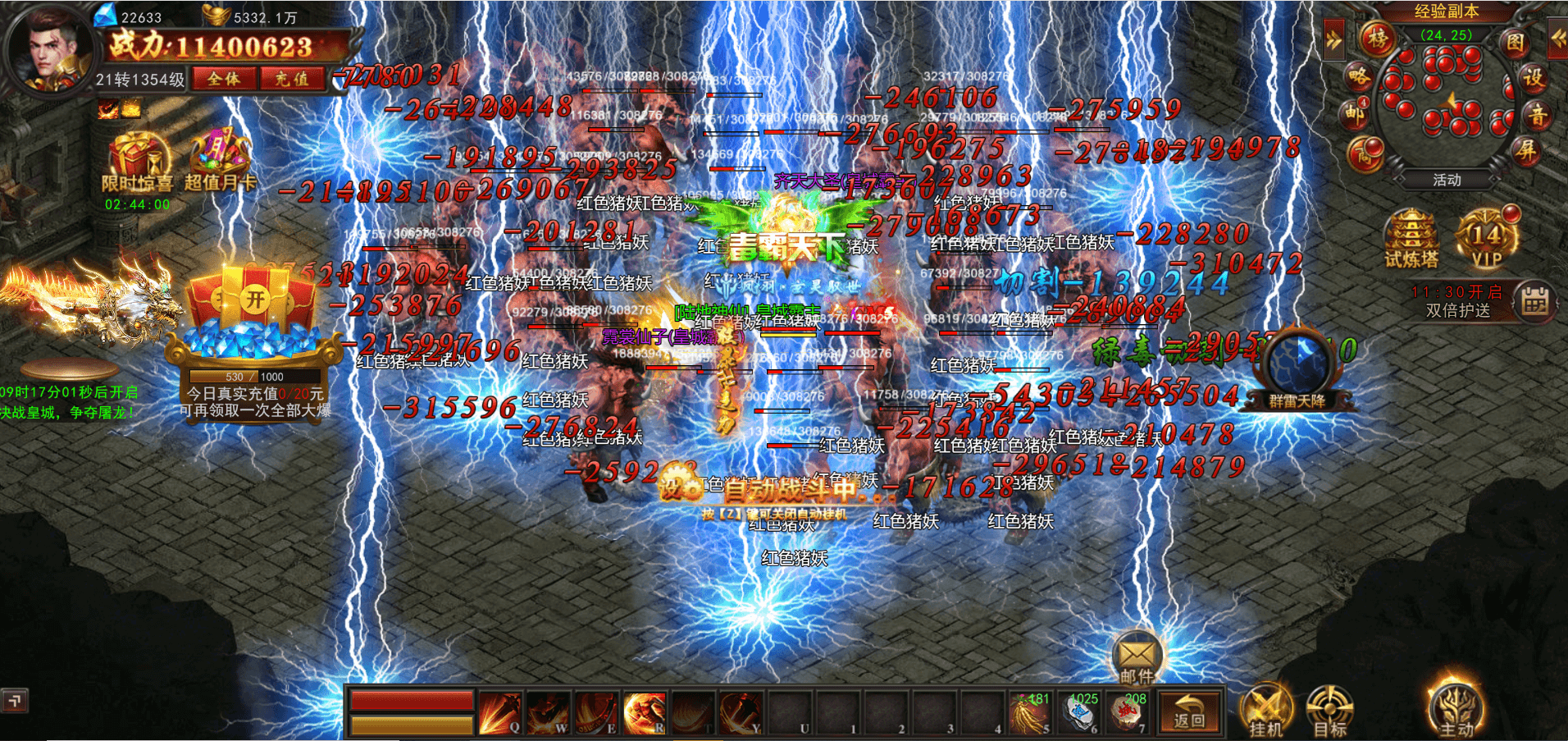Viewport: 1568px width, 741px height.
Task: Toggle 挂机 auto-battle mode
Action: tap(1265, 711)
